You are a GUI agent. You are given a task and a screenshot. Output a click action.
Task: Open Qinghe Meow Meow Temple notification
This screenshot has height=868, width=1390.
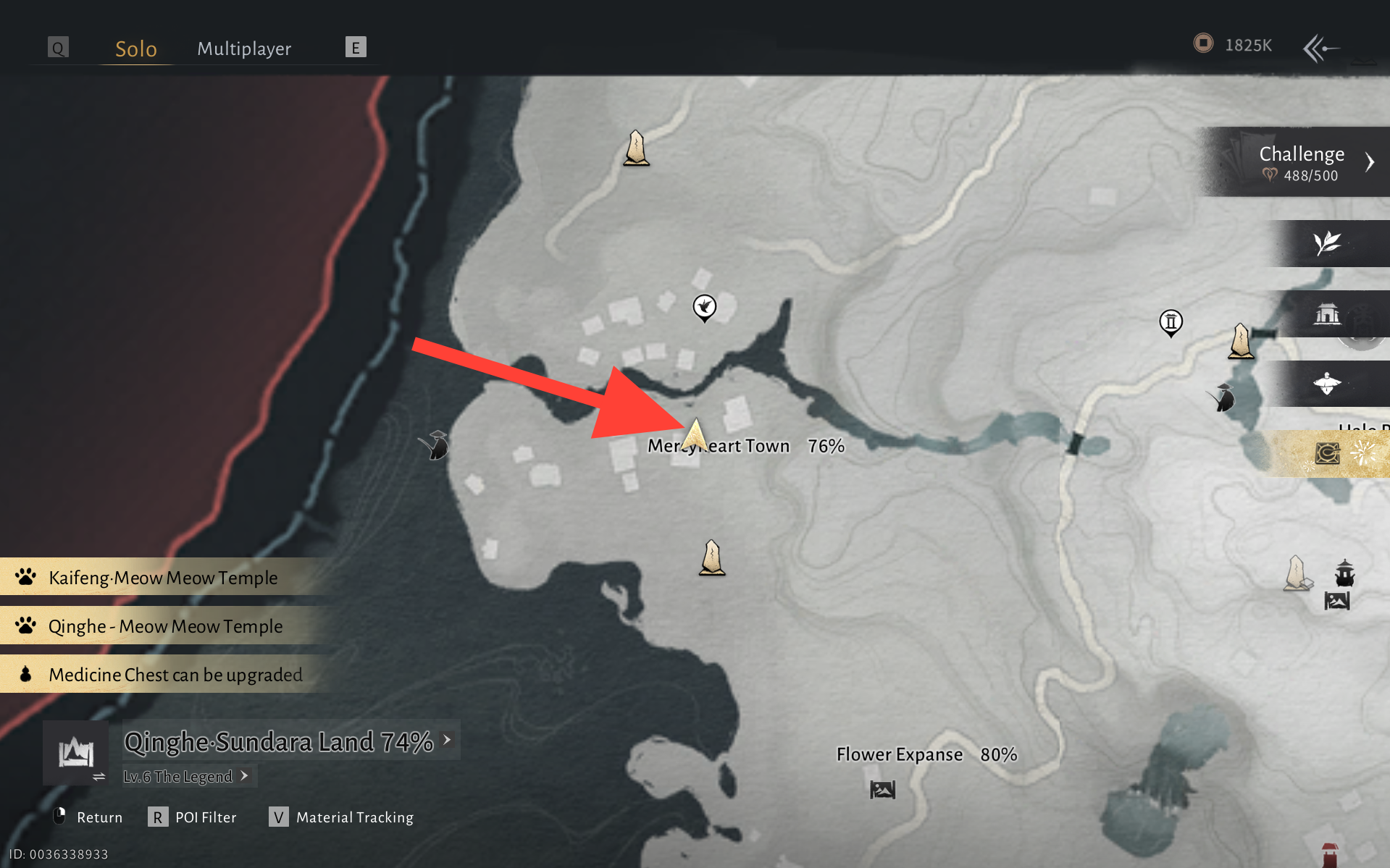165,626
